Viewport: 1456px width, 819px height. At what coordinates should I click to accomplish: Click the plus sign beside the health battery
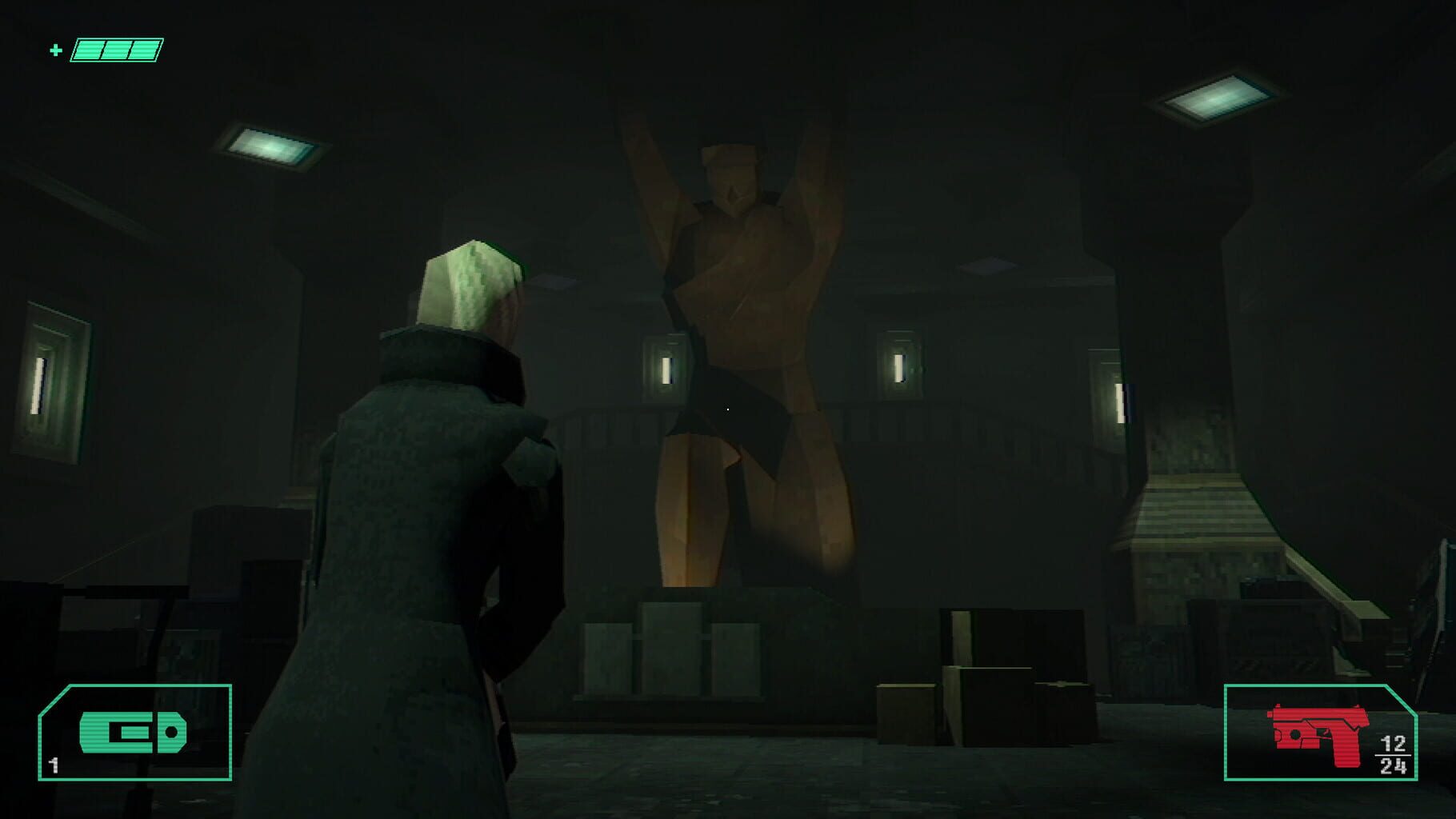54,50
